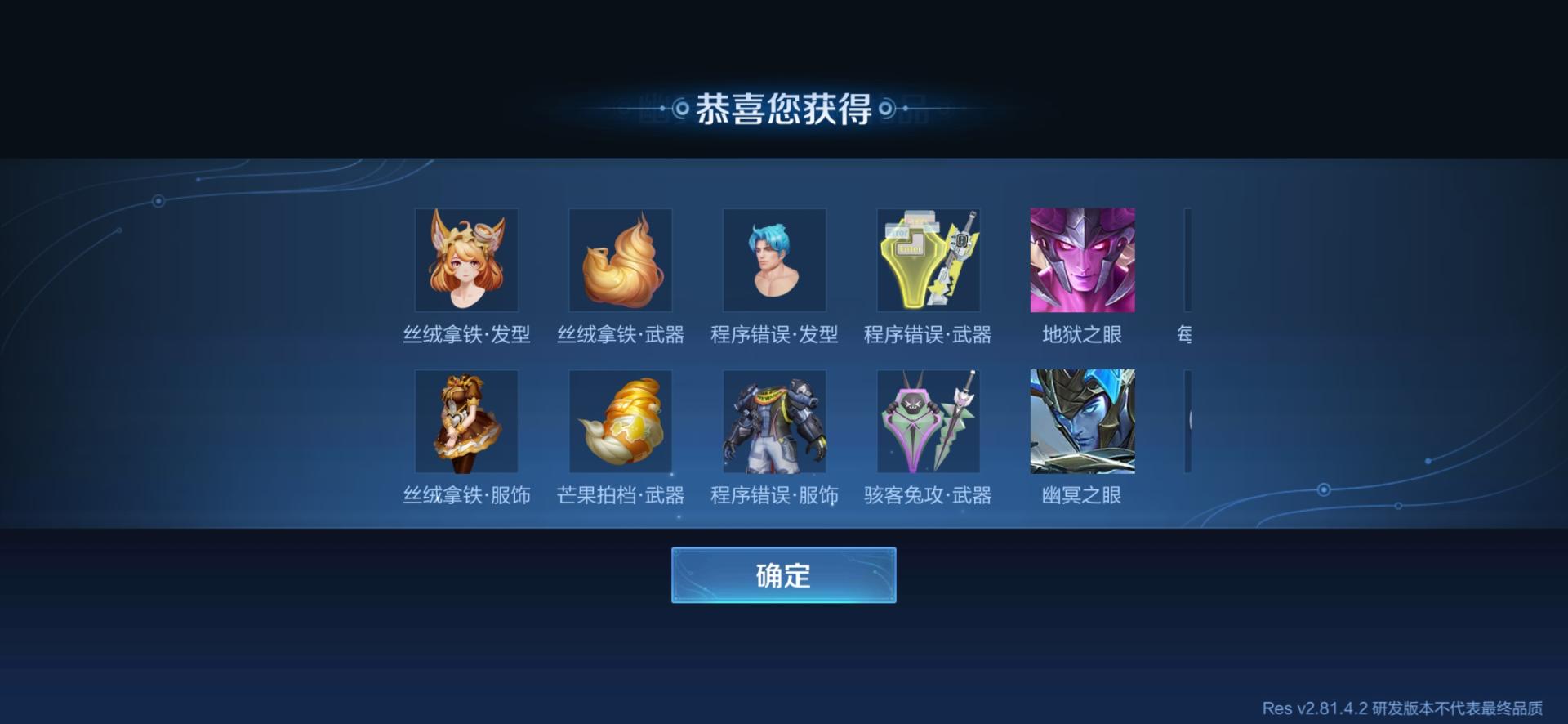The height and width of the screenshot is (724, 1568).
Task: Click the 幽冥之眼 label under the blue portrait
Action: coord(1081,495)
